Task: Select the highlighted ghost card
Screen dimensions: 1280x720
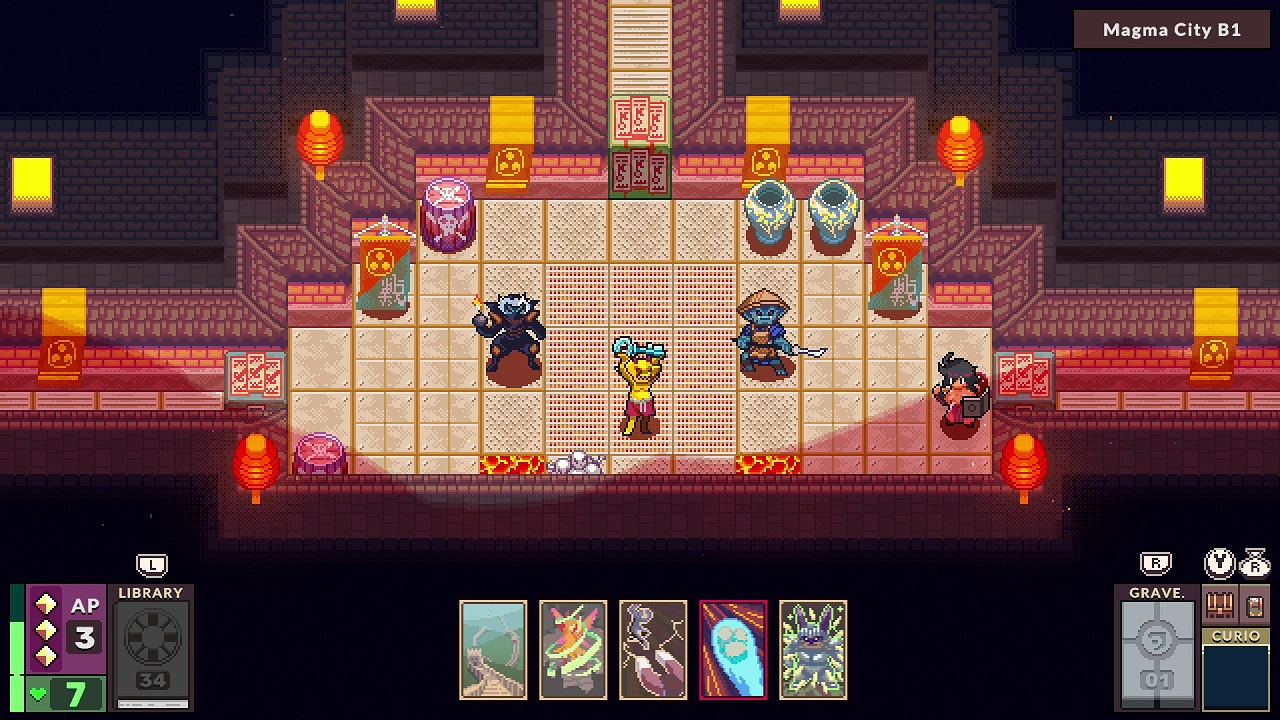Action: [733, 650]
